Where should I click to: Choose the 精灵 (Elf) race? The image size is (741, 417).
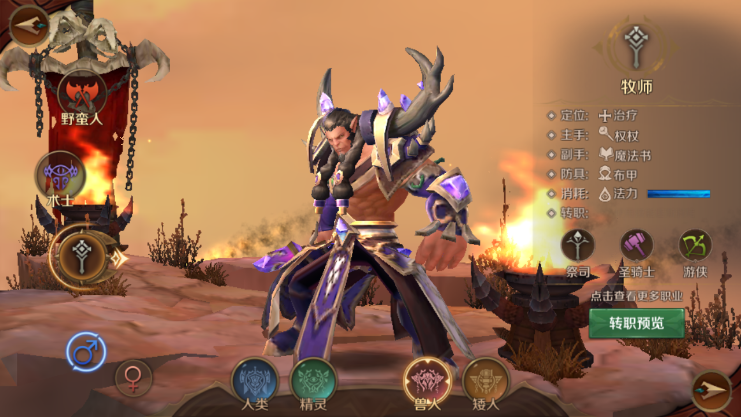pyautogui.click(x=313, y=381)
